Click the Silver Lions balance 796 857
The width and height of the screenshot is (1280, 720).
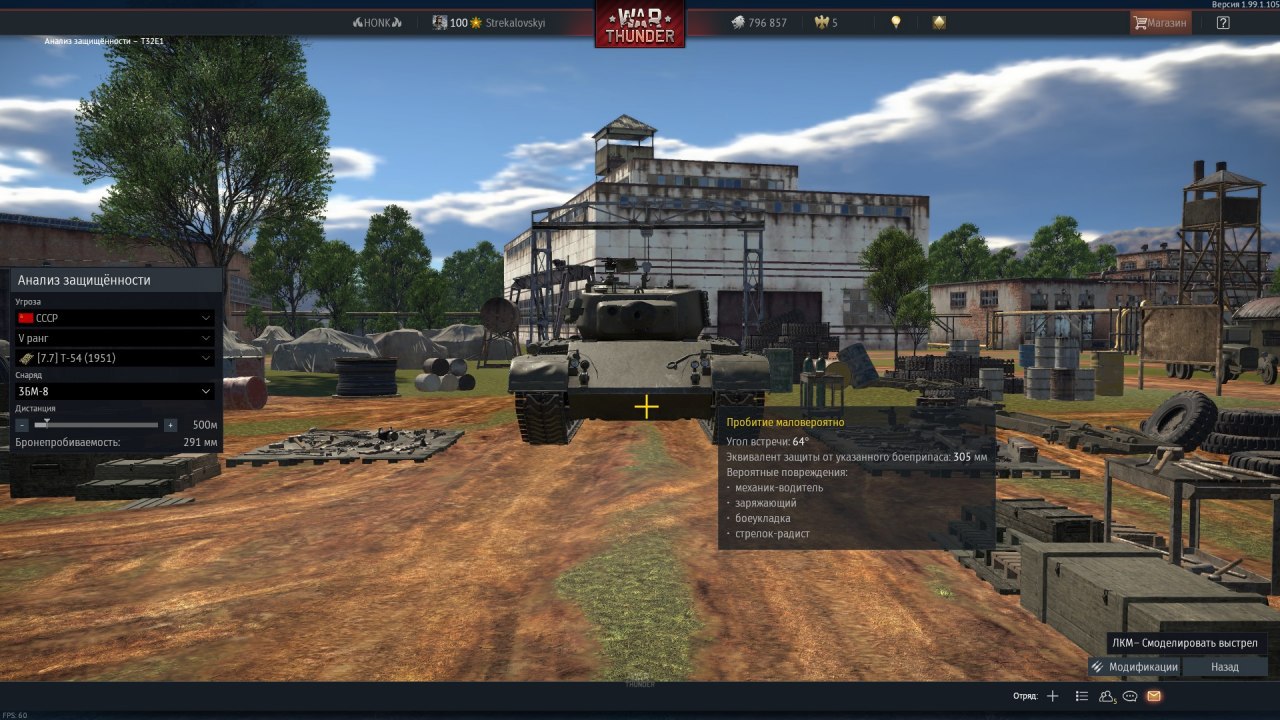[758, 22]
